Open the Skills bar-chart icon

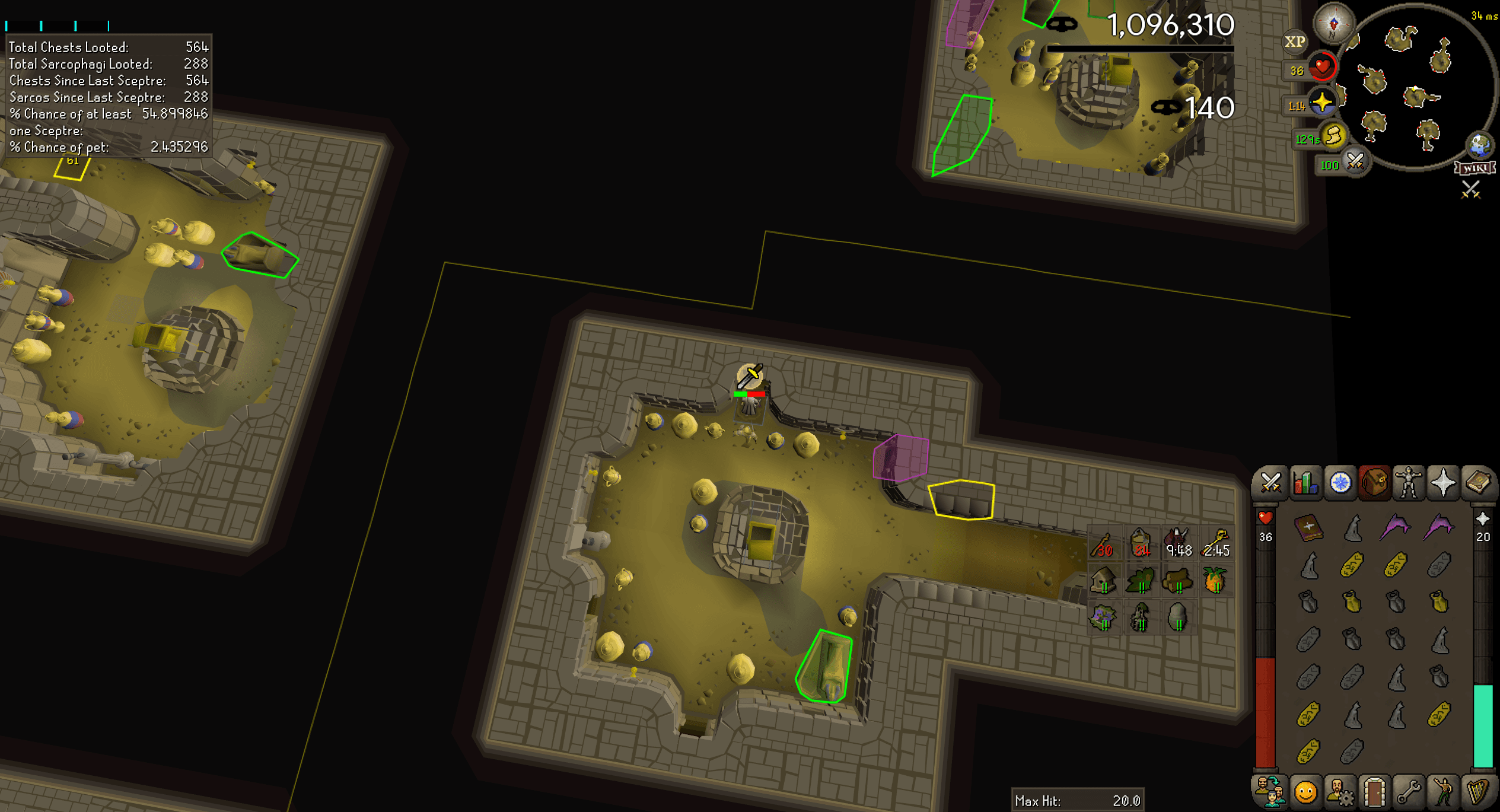pyautogui.click(x=1305, y=483)
